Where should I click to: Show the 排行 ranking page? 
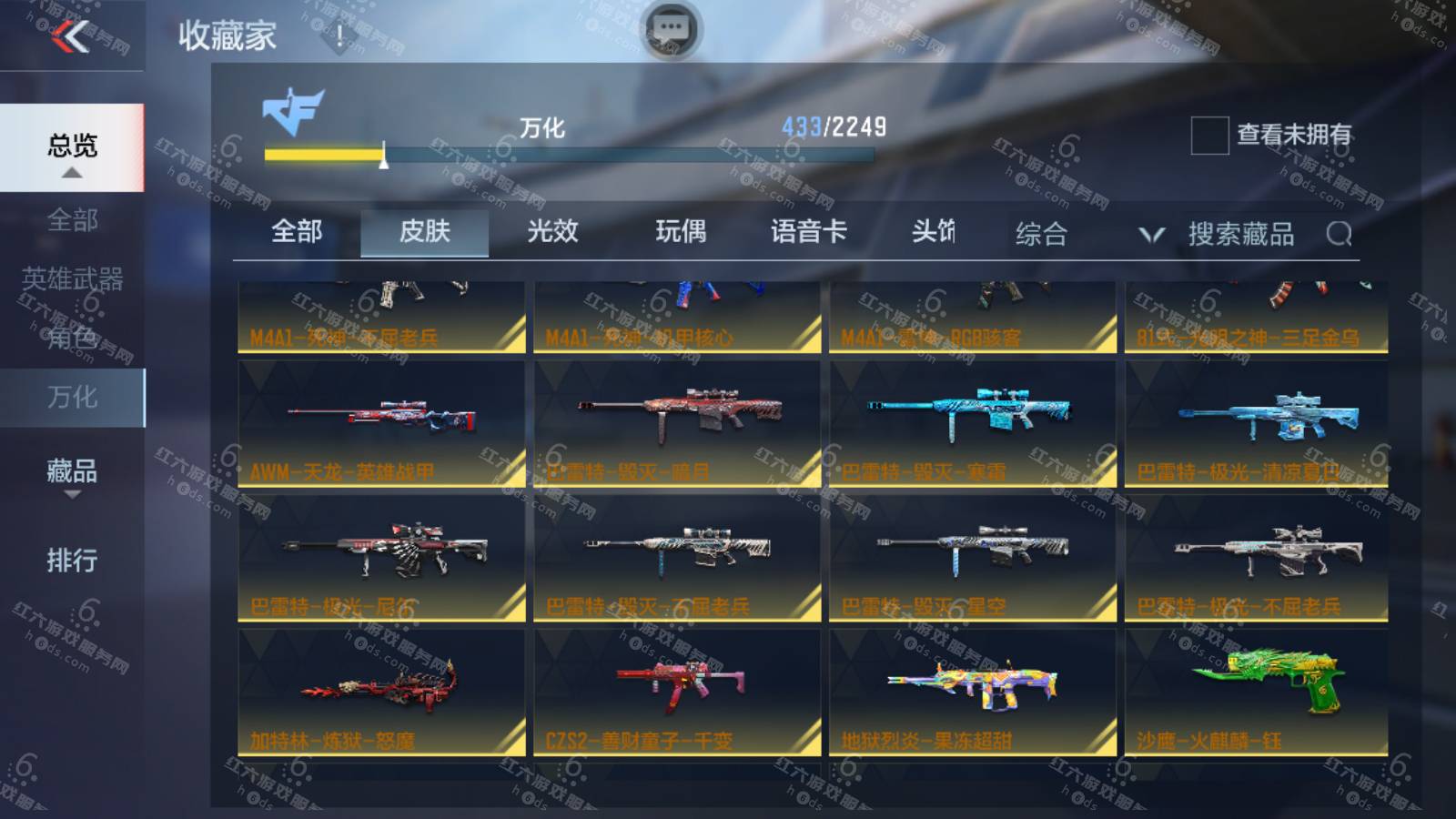pos(72,560)
